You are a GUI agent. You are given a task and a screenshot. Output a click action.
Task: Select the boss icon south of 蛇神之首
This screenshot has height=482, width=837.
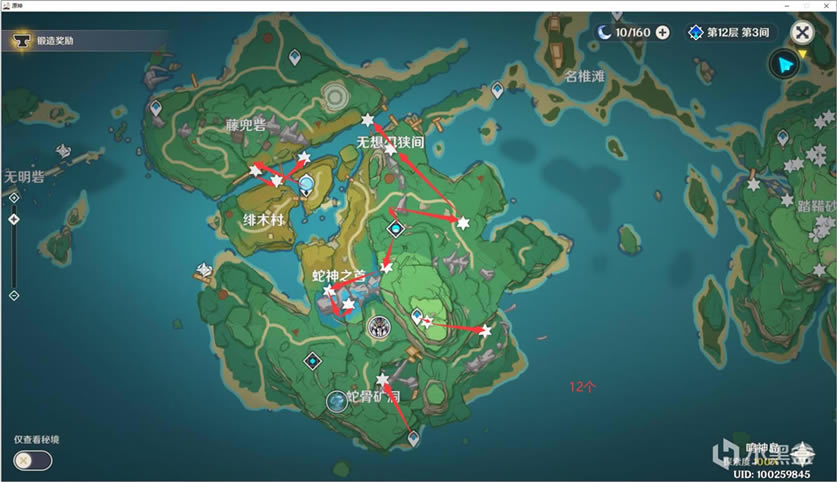click(379, 327)
